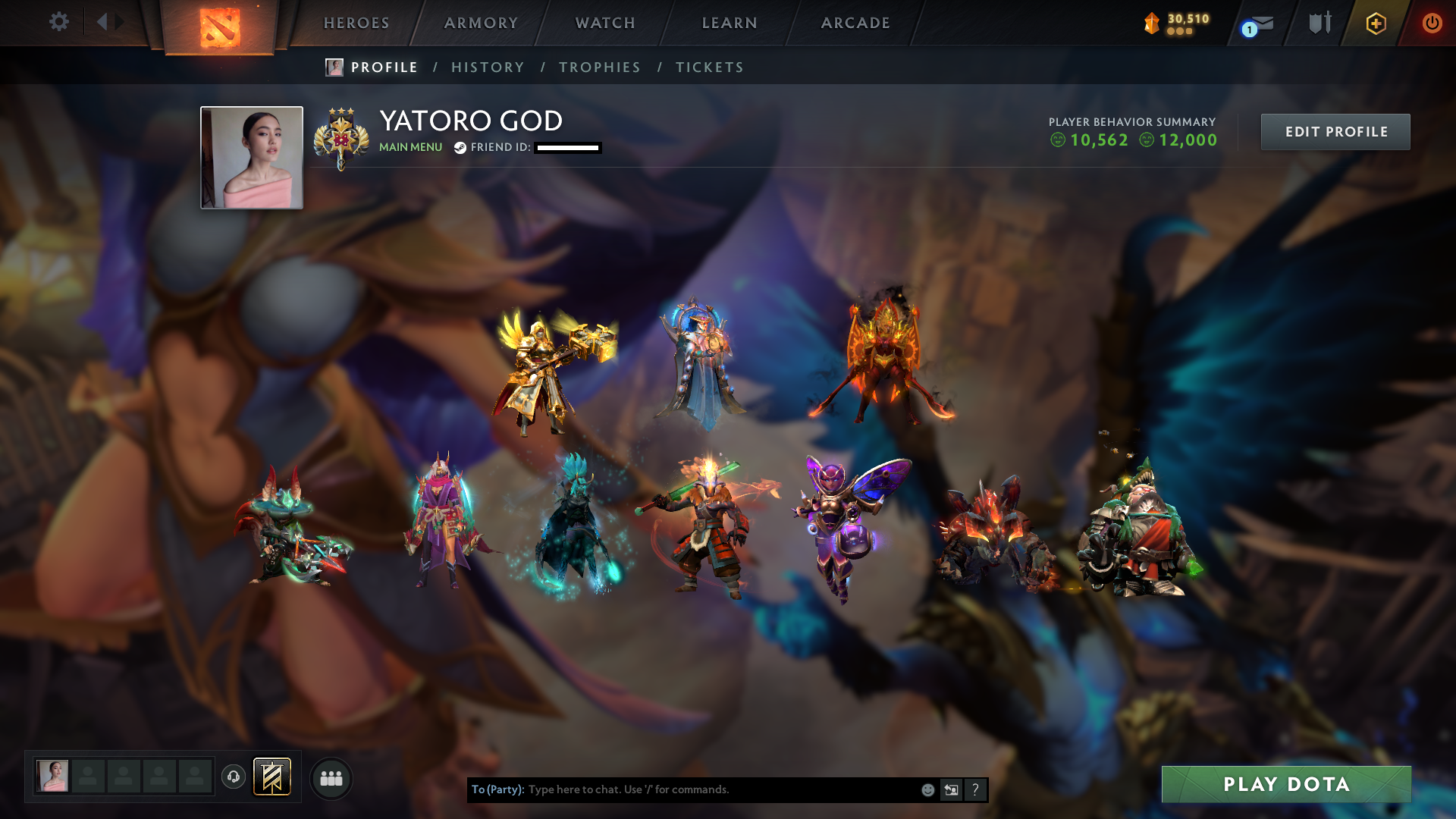Switch to the TROPHIES tab
The image size is (1456, 819).
[x=599, y=67]
